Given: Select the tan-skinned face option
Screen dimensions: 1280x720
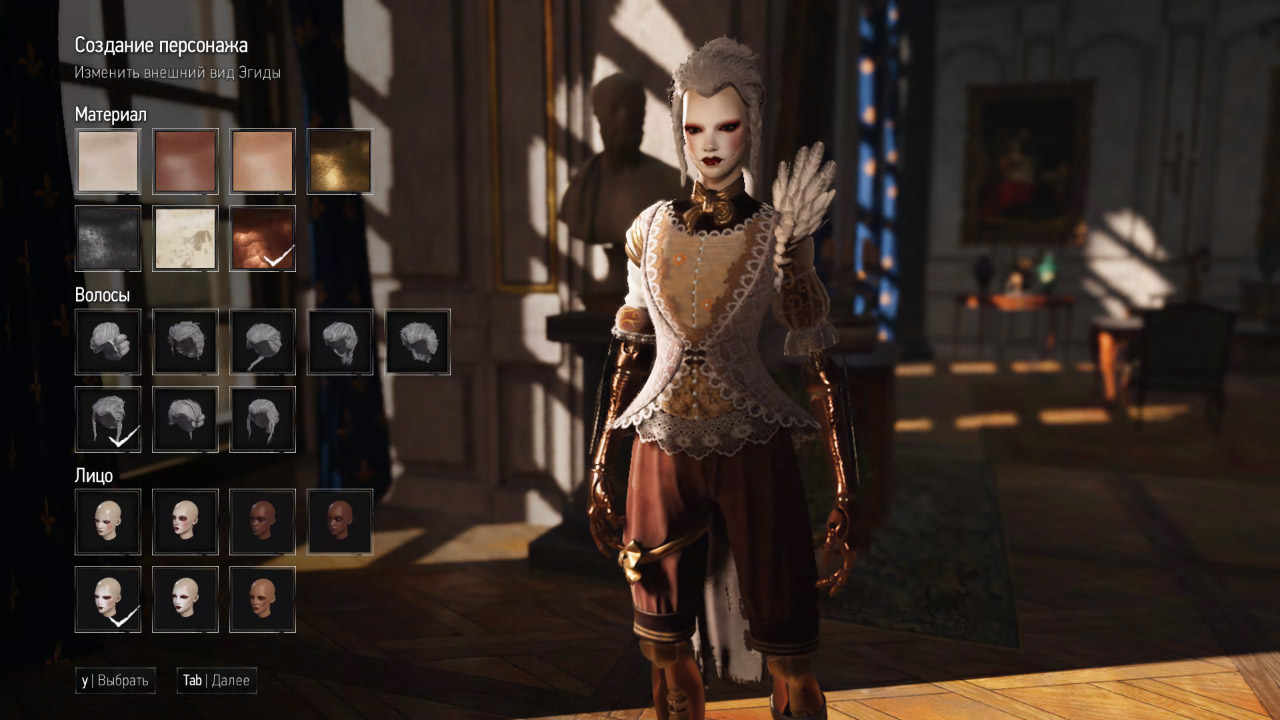Looking at the screenshot, I should pos(262,599).
